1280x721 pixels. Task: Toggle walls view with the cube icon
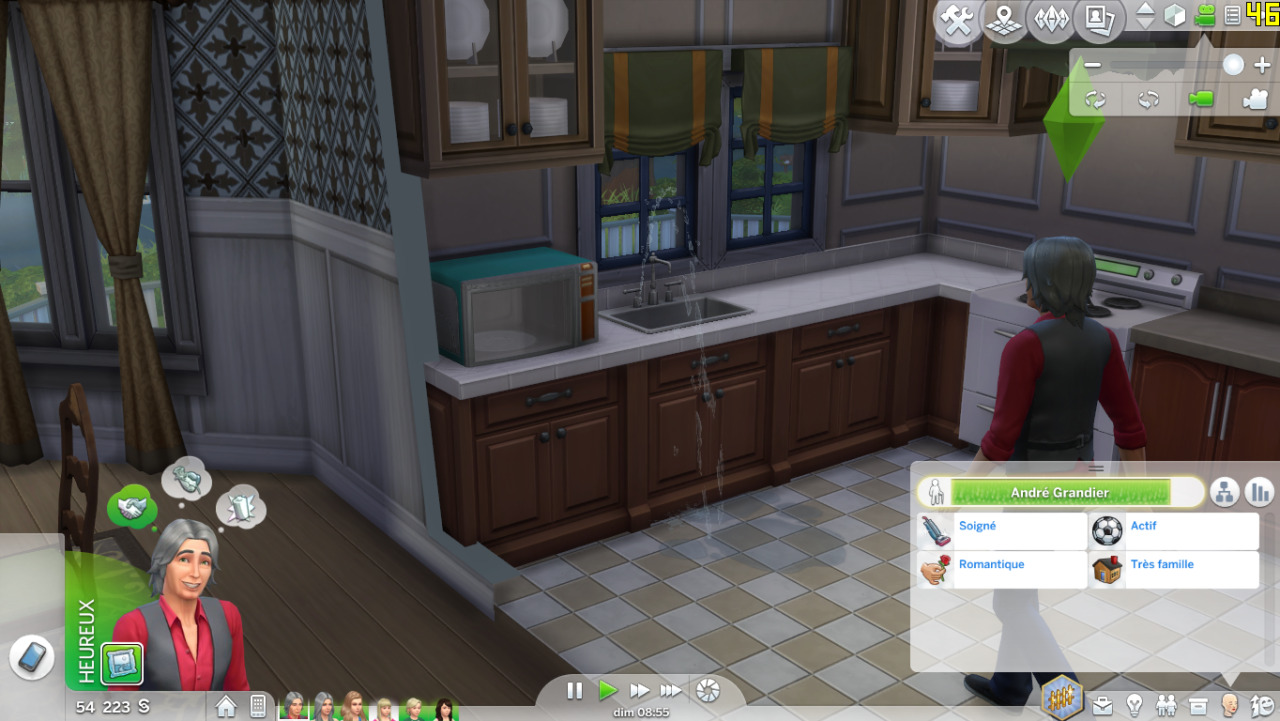pyautogui.click(x=1175, y=15)
